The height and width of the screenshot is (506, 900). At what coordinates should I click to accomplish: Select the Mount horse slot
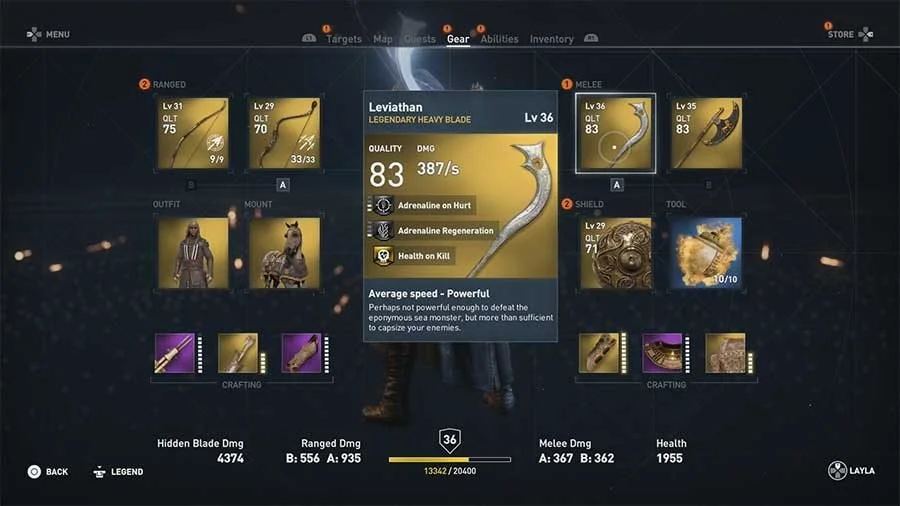coord(284,253)
